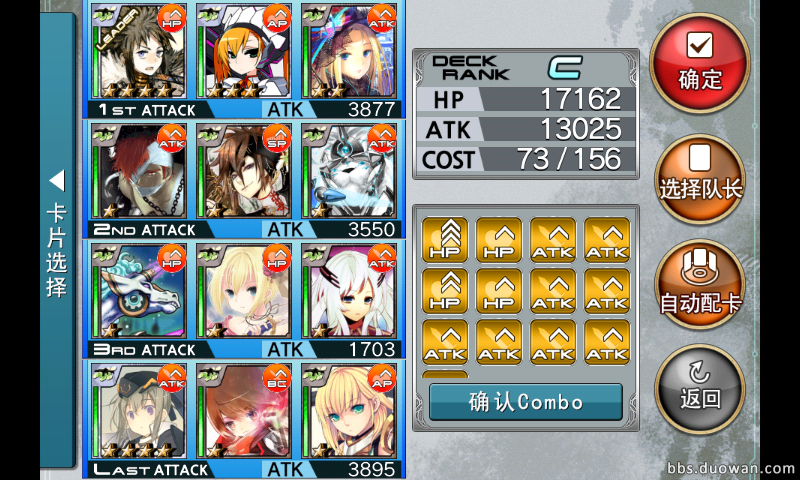Select the LEADER card in 1st attack
The height and width of the screenshot is (480, 800).
[138, 50]
